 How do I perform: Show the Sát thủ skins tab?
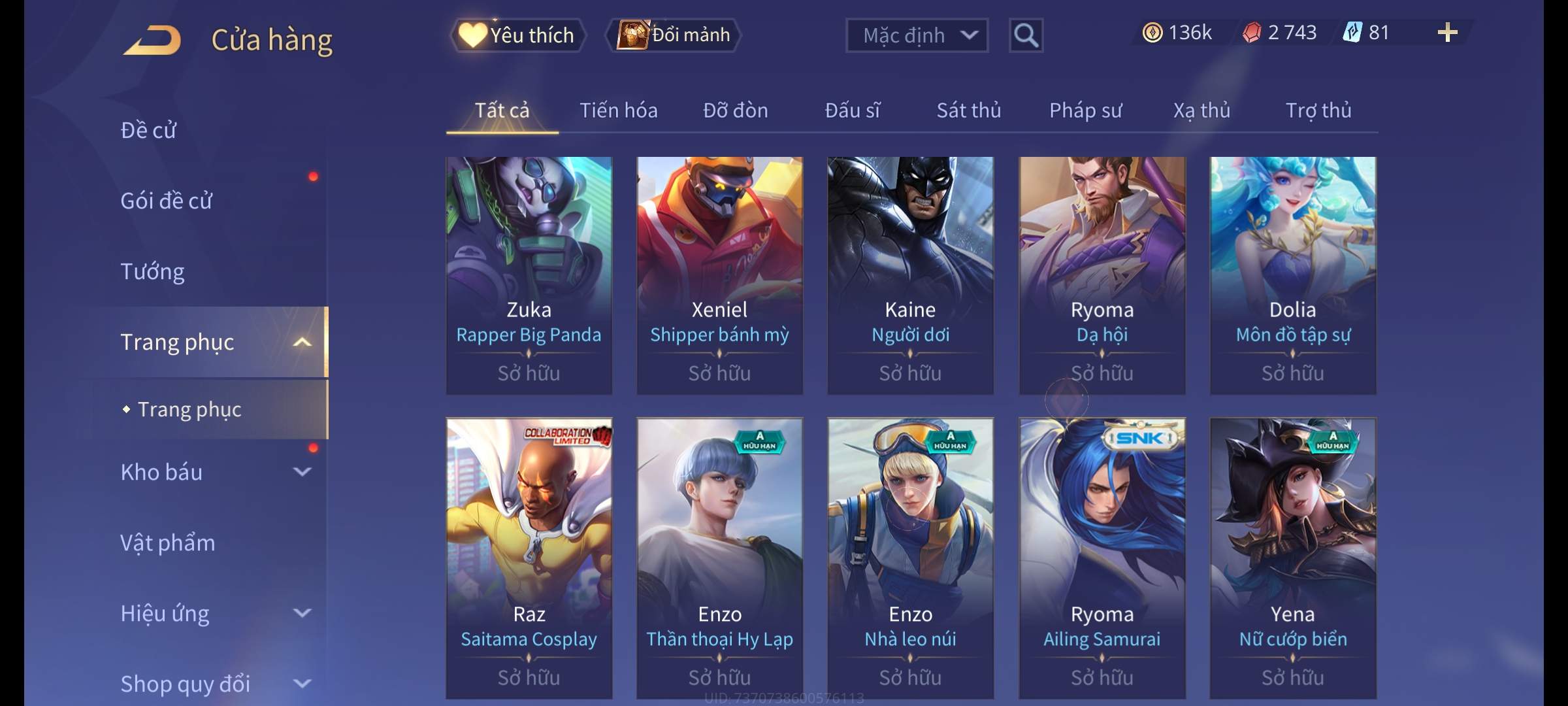point(968,110)
